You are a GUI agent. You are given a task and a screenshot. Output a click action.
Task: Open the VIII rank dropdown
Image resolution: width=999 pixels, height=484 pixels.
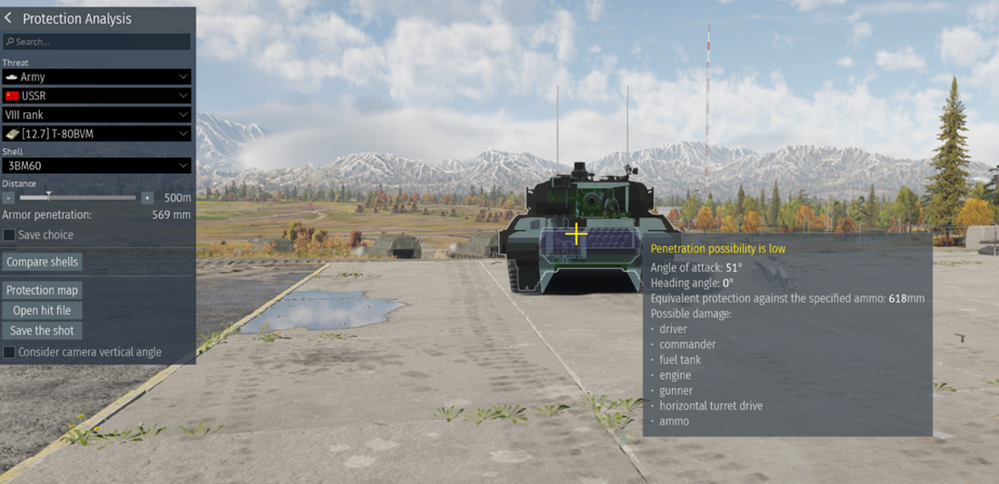(x=96, y=114)
